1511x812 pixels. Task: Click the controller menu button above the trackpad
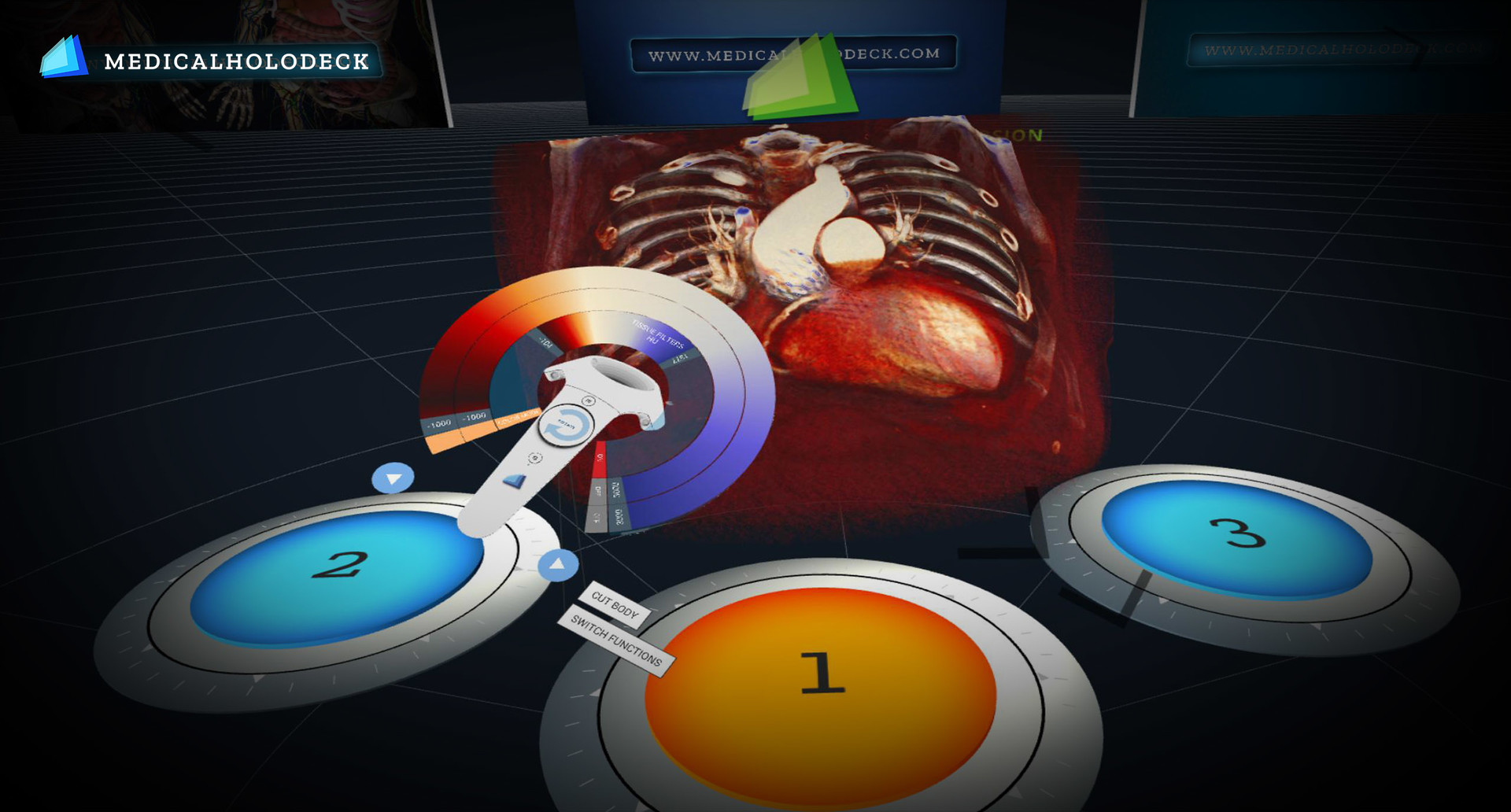589,400
